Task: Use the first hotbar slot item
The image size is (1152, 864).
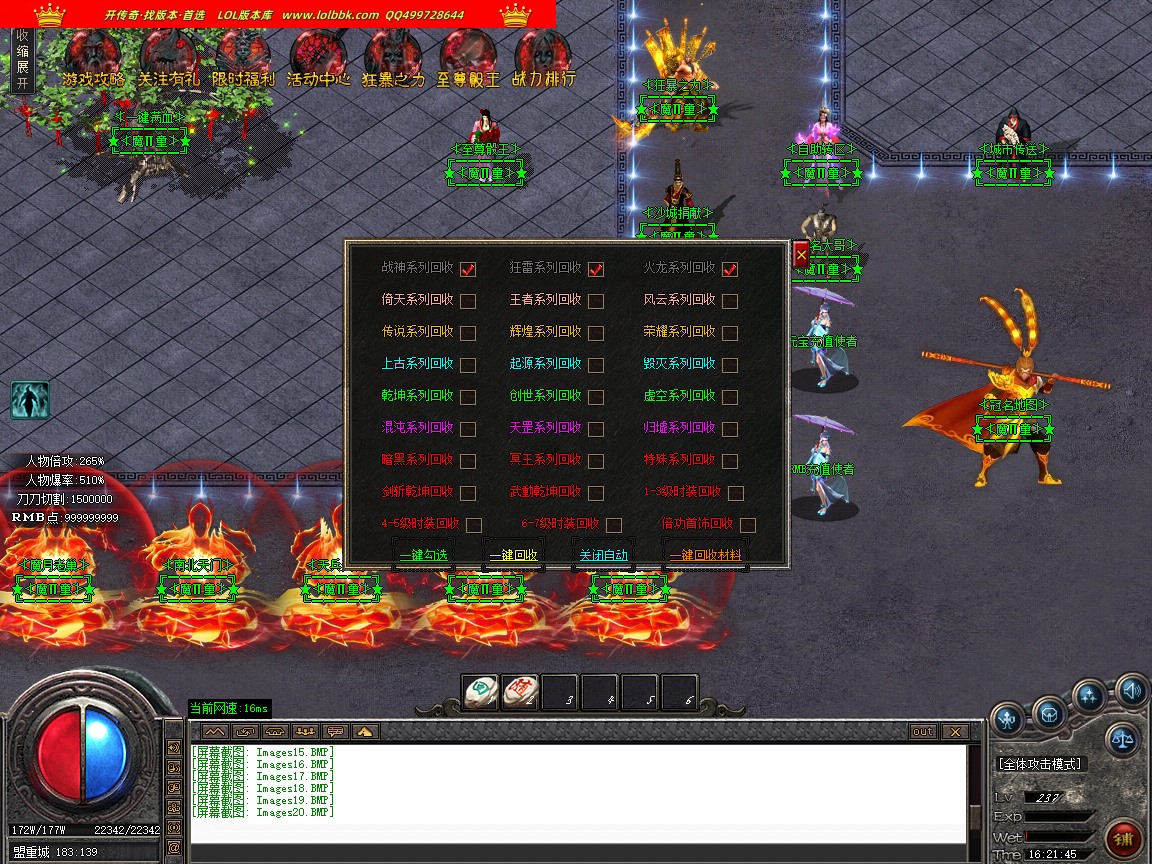Action: pyautogui.click(x=480, y=692)
